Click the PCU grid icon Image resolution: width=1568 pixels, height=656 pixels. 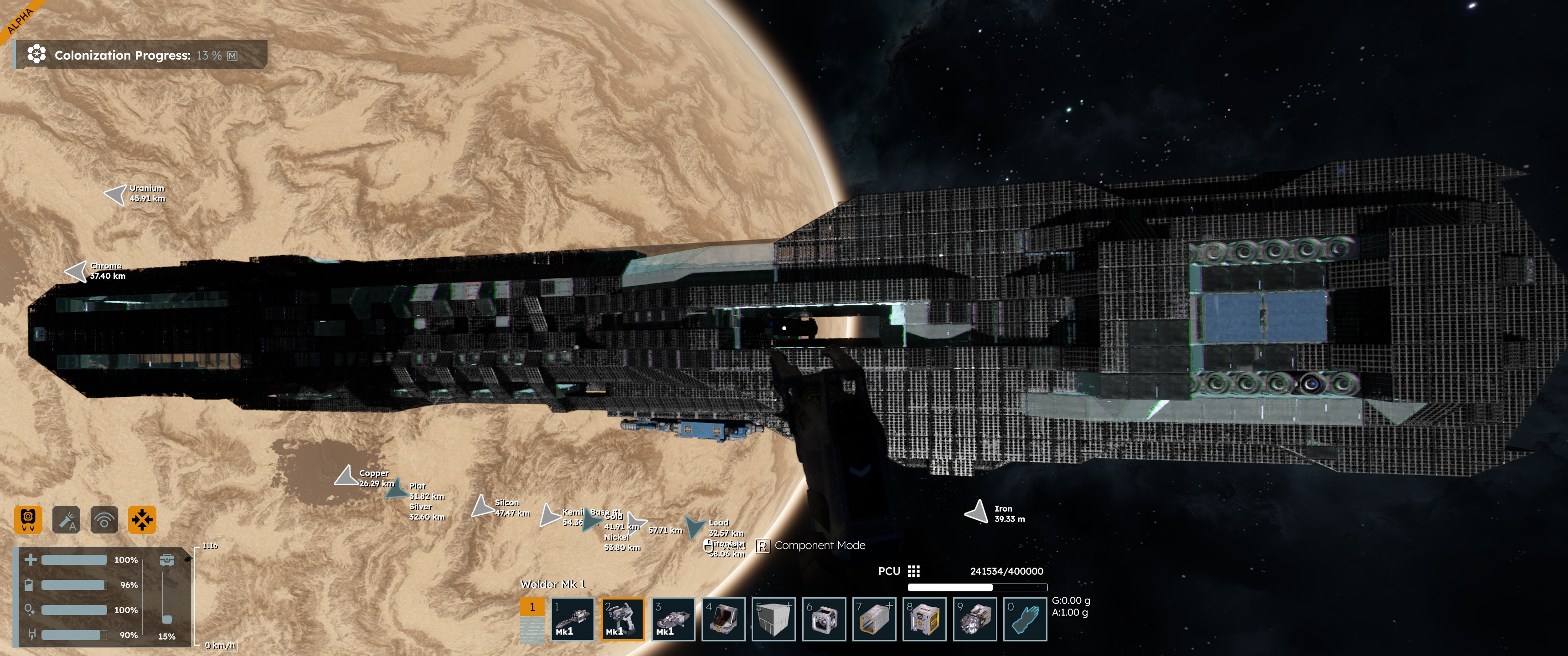(x=913, y=571)
